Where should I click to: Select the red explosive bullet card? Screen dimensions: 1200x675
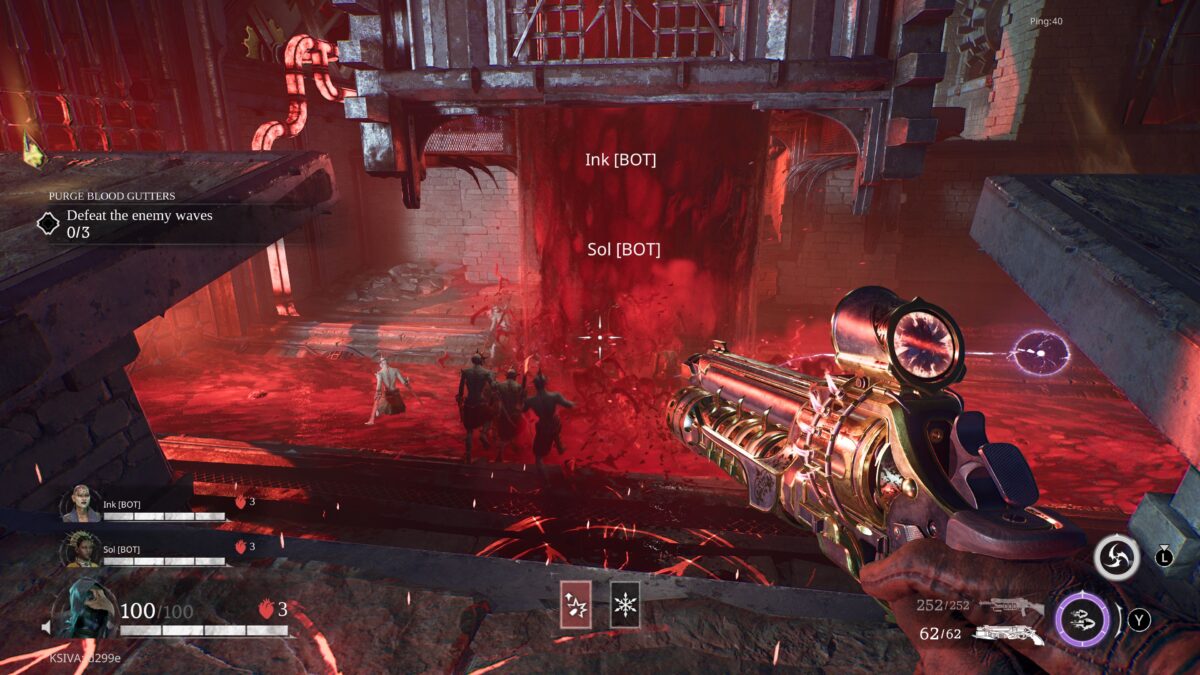[575, 604]
